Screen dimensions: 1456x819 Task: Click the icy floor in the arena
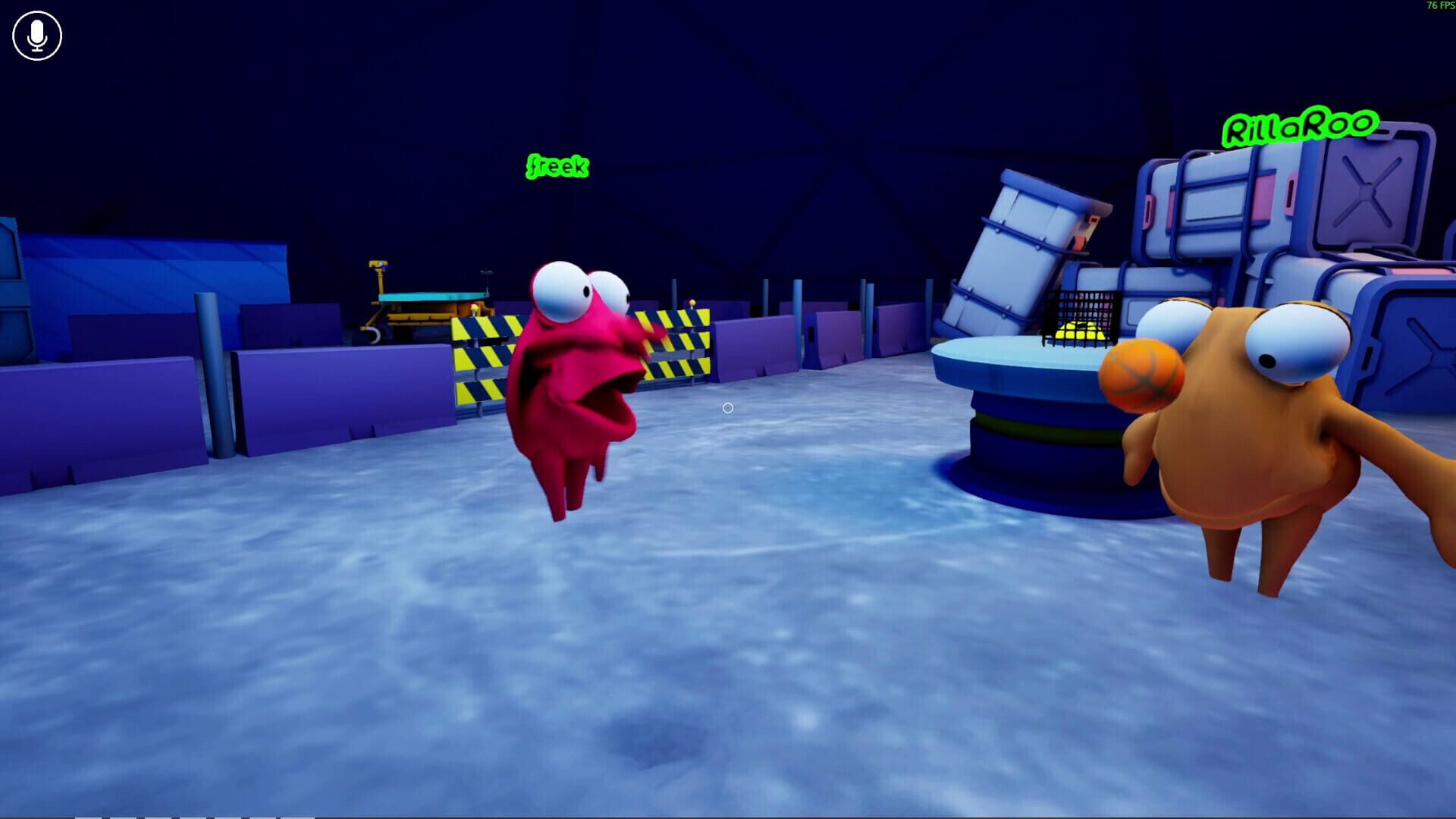pyautogui.click(x=607, y=645)
